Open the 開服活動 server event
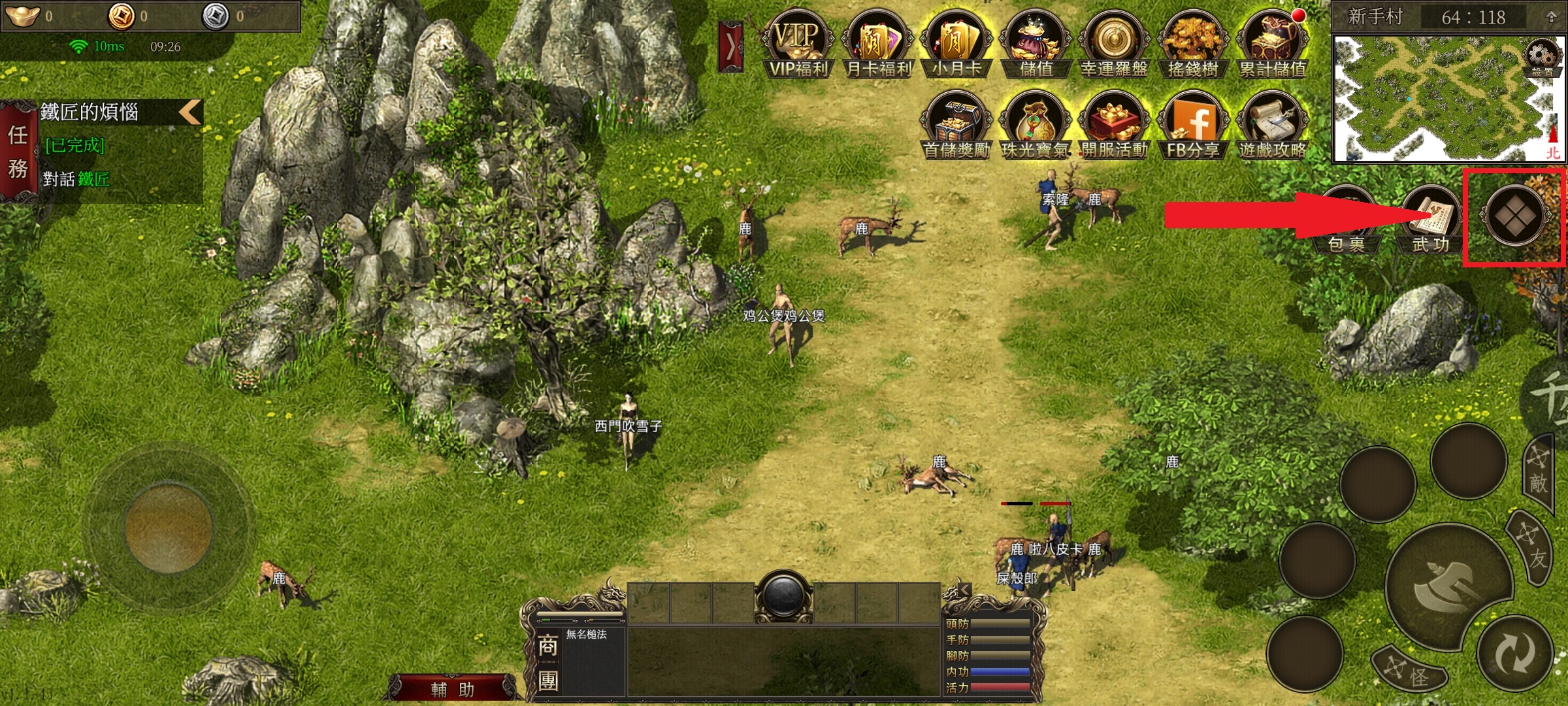This screenshot has height=706, width=1568. (x=1115, y=126)
